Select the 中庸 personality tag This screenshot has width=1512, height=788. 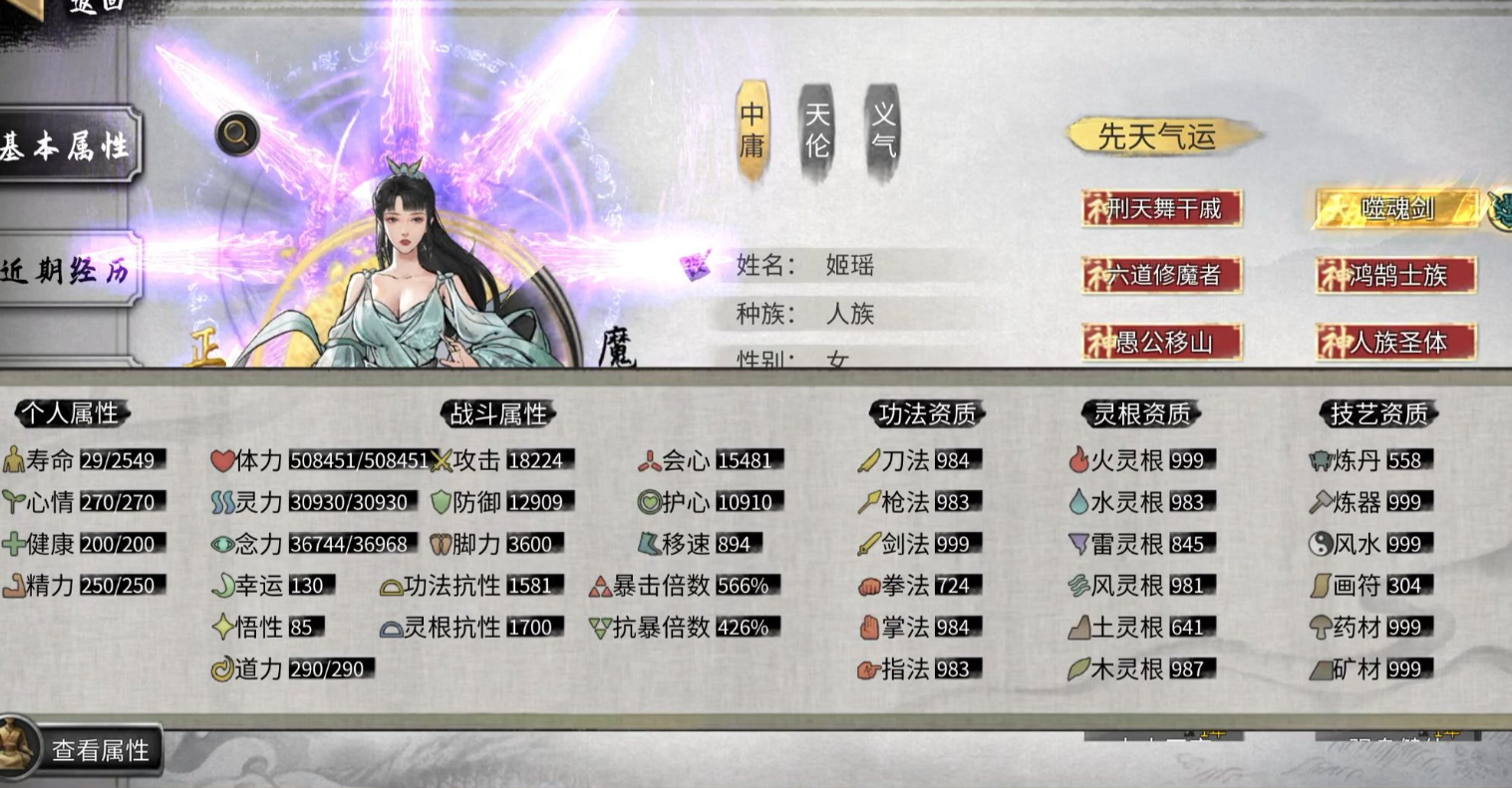753,131
